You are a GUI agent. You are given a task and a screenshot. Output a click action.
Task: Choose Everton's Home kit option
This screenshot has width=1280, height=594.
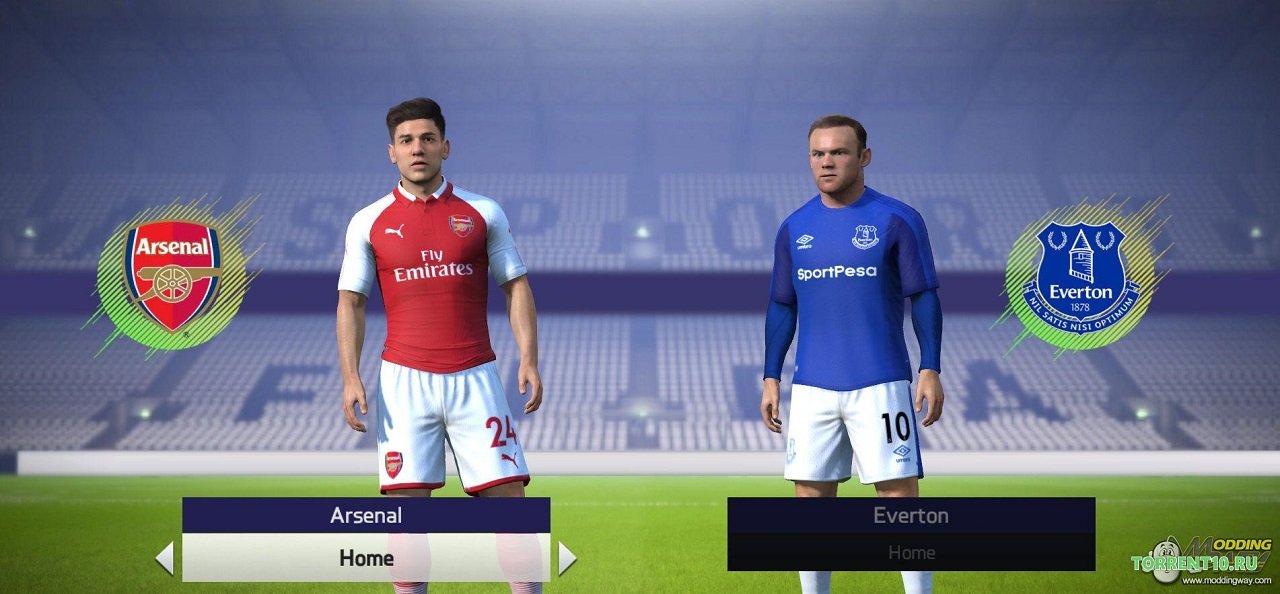911,552
